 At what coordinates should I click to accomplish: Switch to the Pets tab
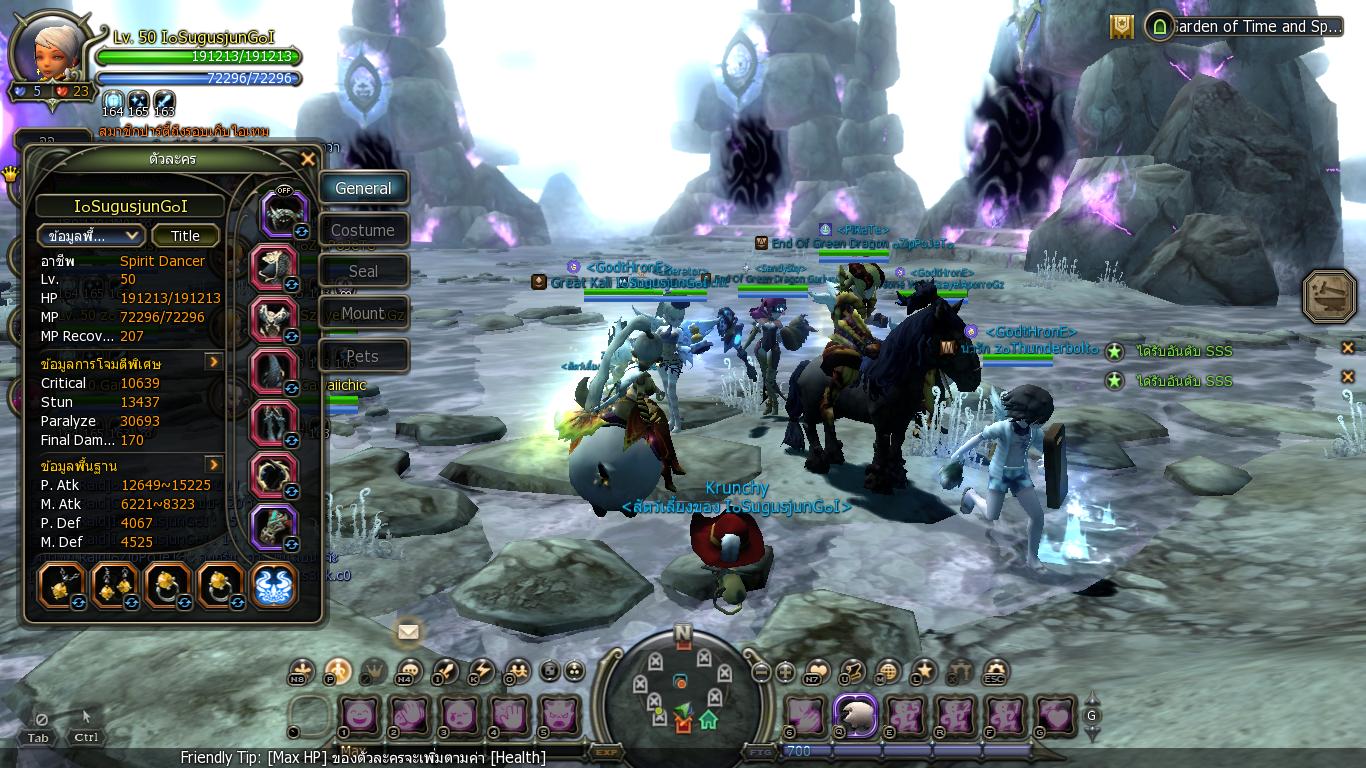[x=363, y=356]
